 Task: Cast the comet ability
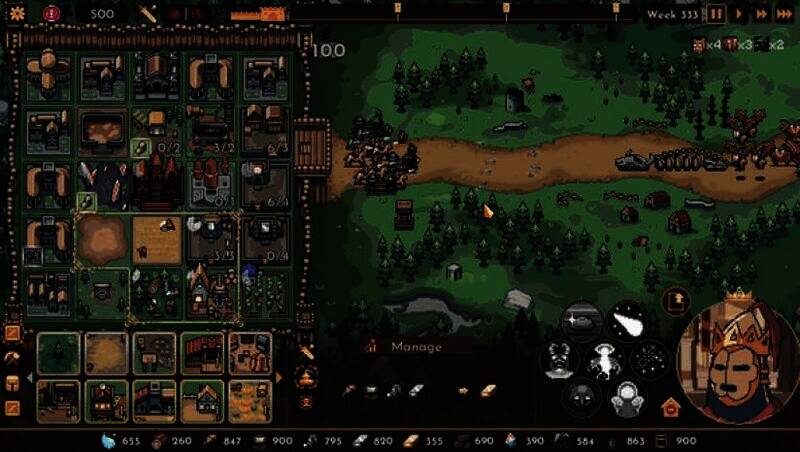tap(628, 322)
